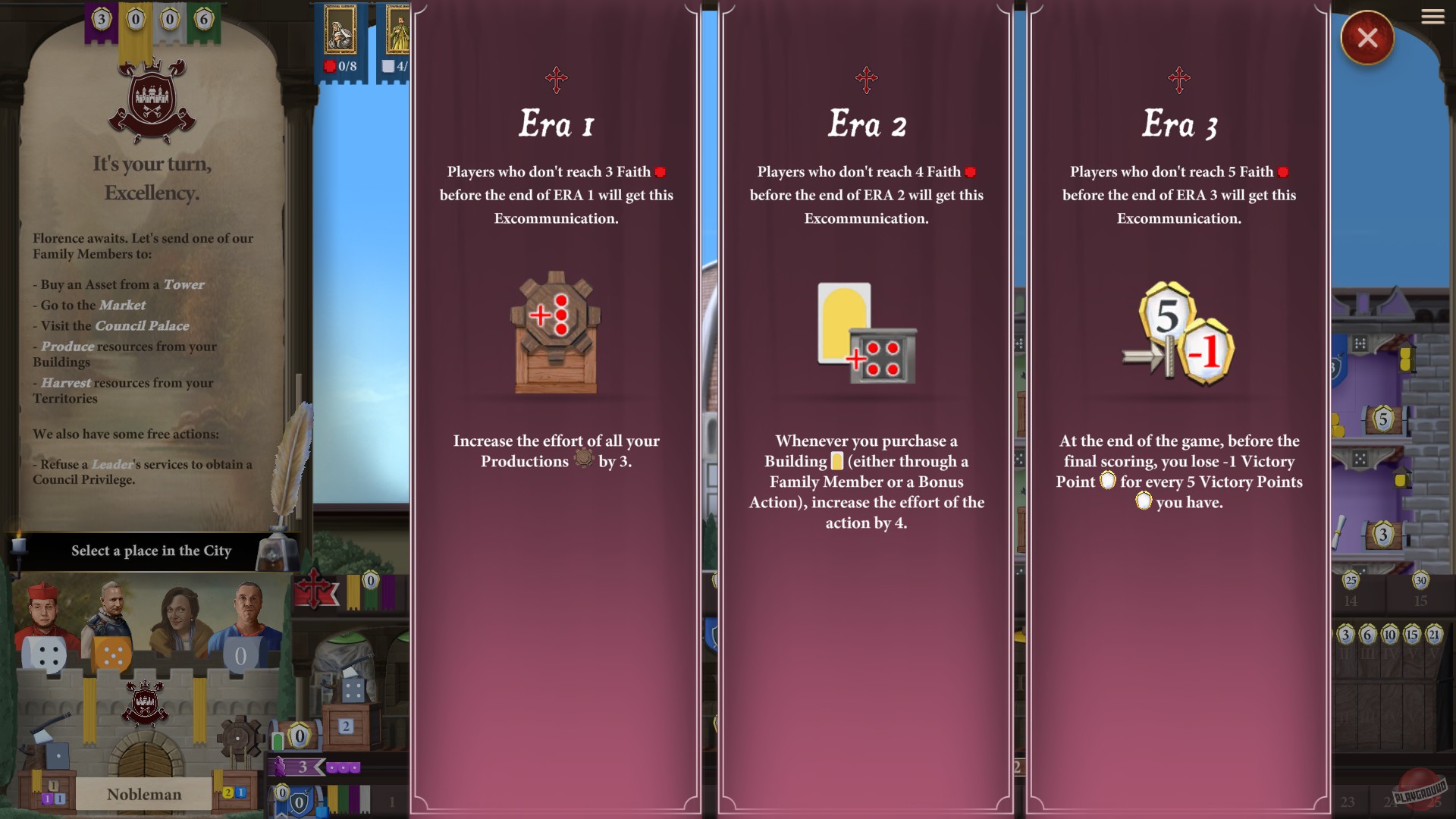
Task: Open the hamburger menu in the top-right corner
Action: click(x=1432, y=17)
